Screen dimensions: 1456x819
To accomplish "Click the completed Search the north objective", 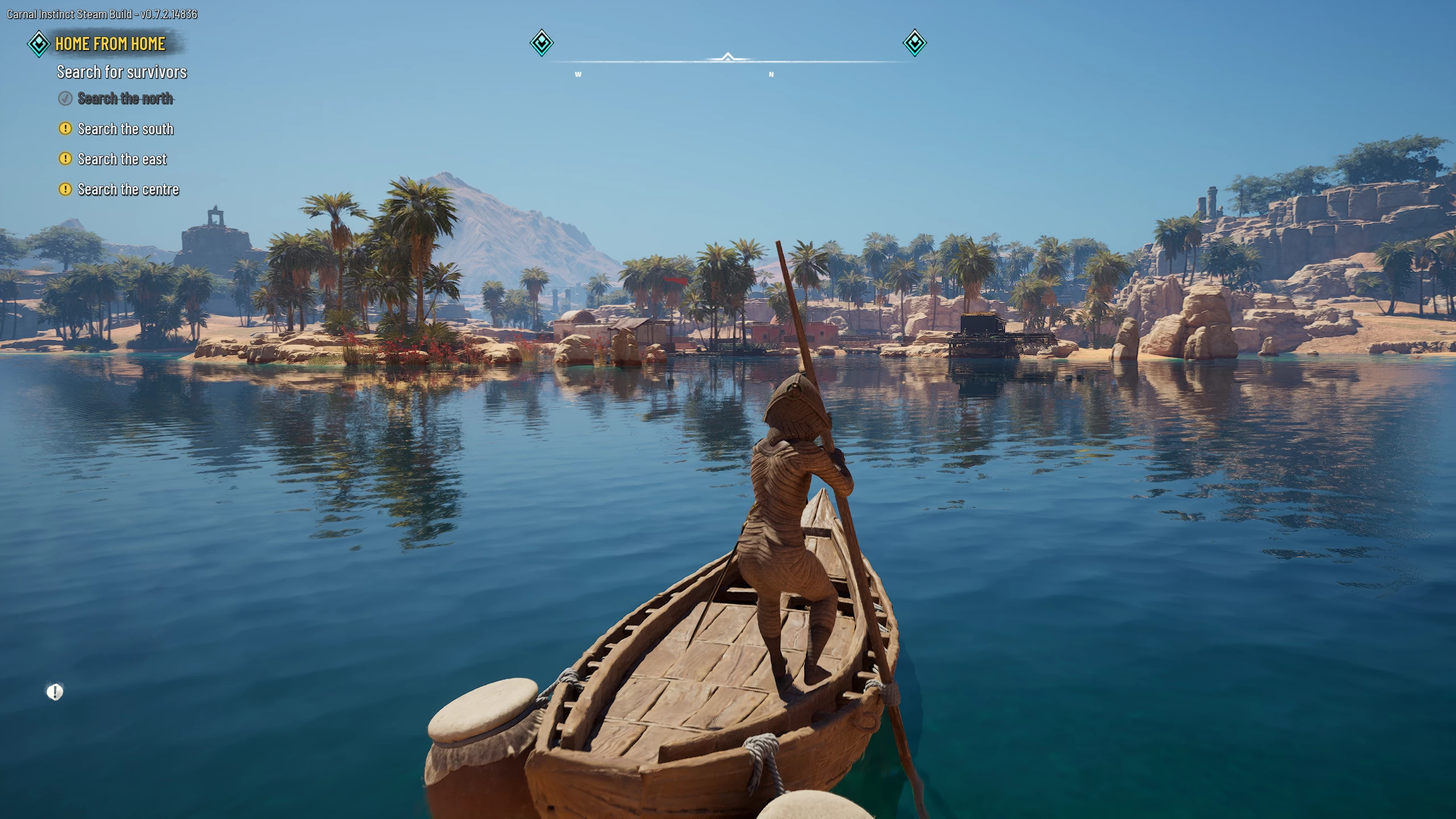I will click(x=125, y=98).
